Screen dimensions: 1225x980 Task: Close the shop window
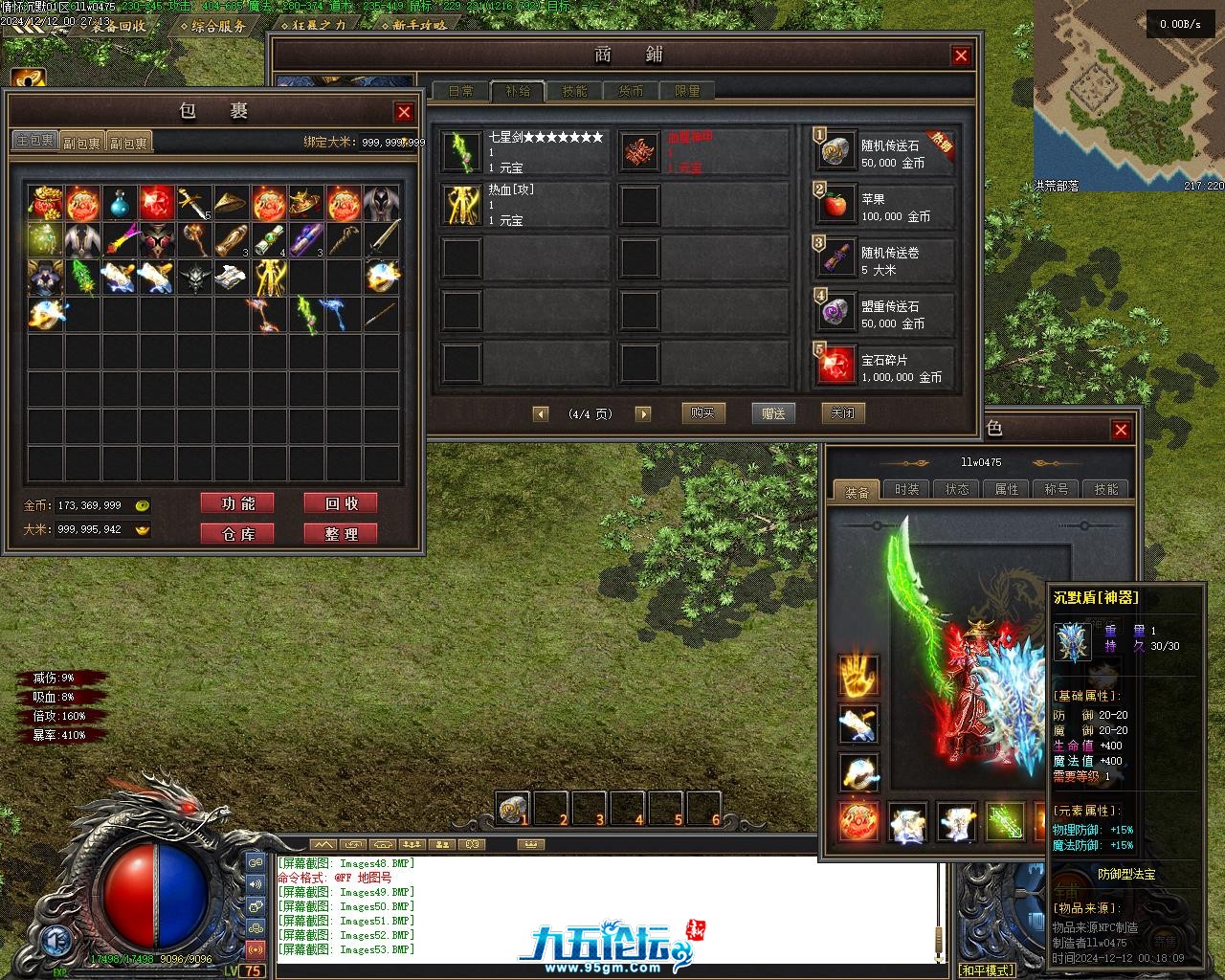[x=961, y=56]
